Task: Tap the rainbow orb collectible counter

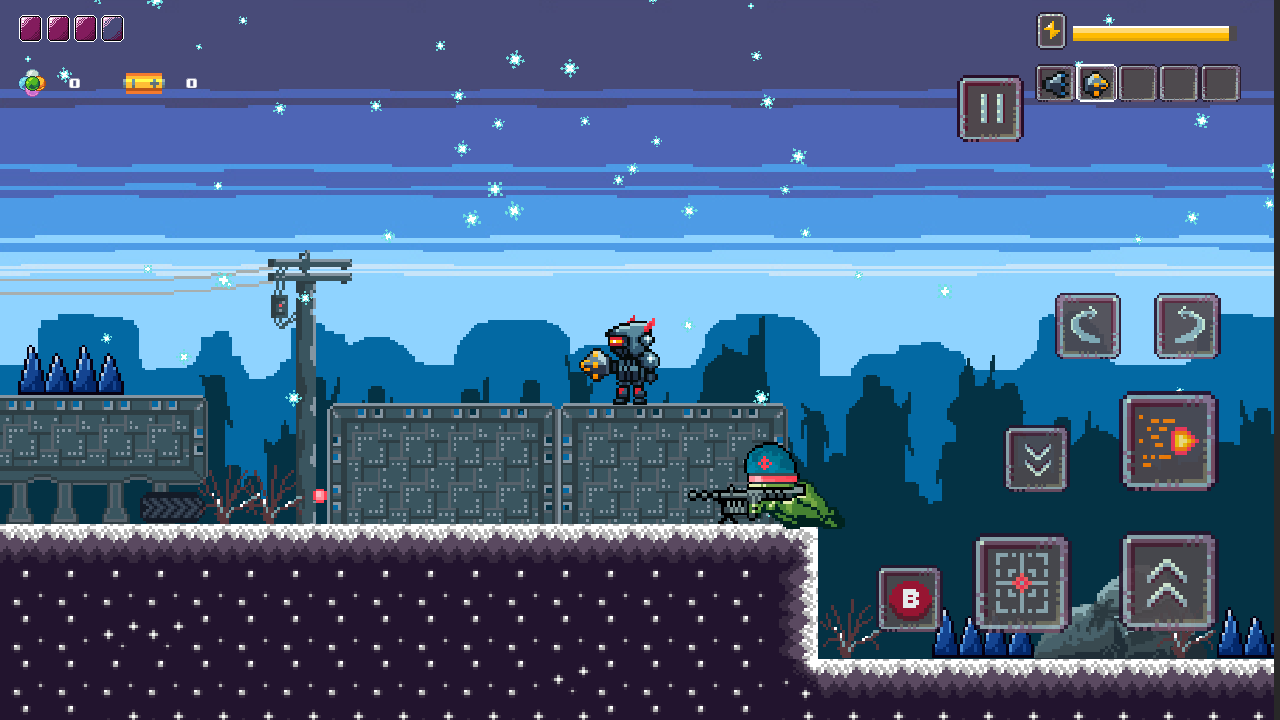Action: 31,83
